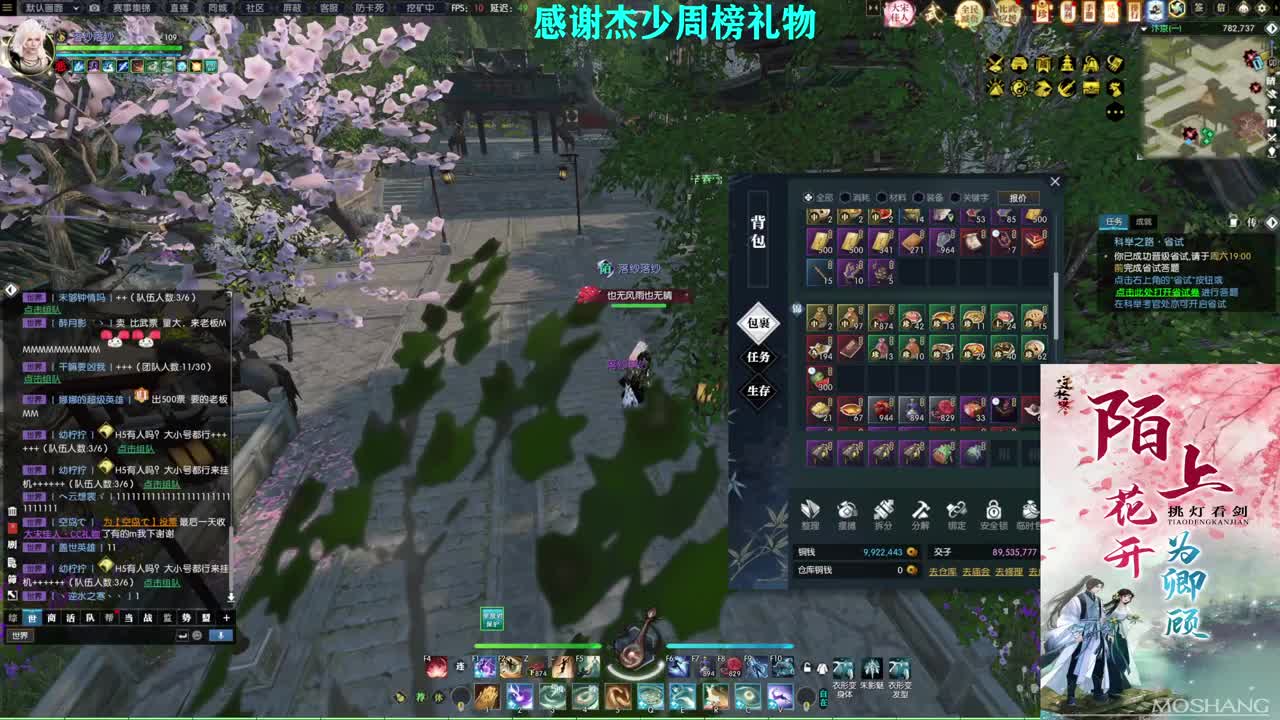1280x720 pixels.
Task: Select the 分解 dismantle hammer icon
Action: tap(922, 510)
